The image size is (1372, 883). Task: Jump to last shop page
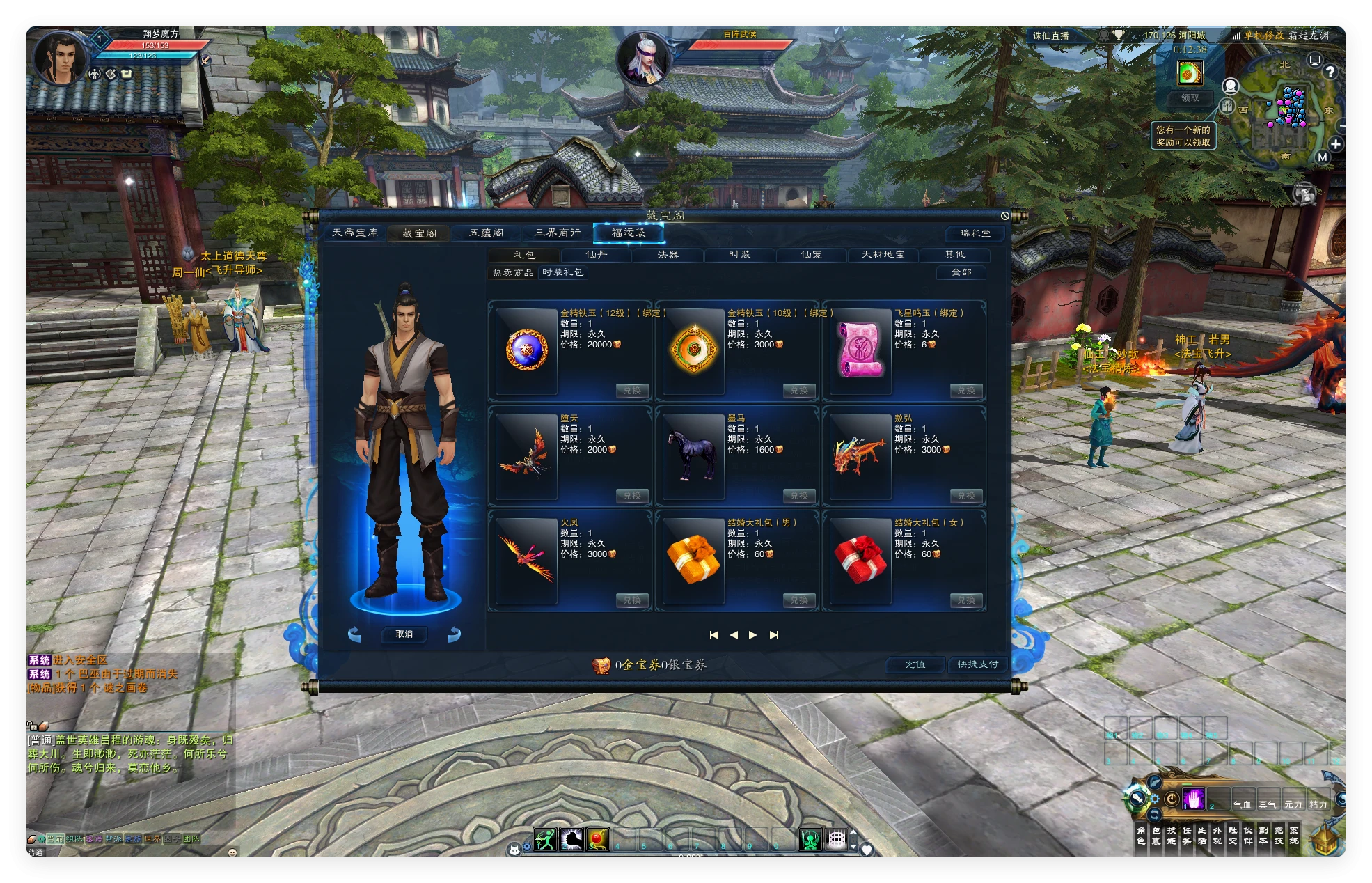pyautogui.click(x=774, y=635)
